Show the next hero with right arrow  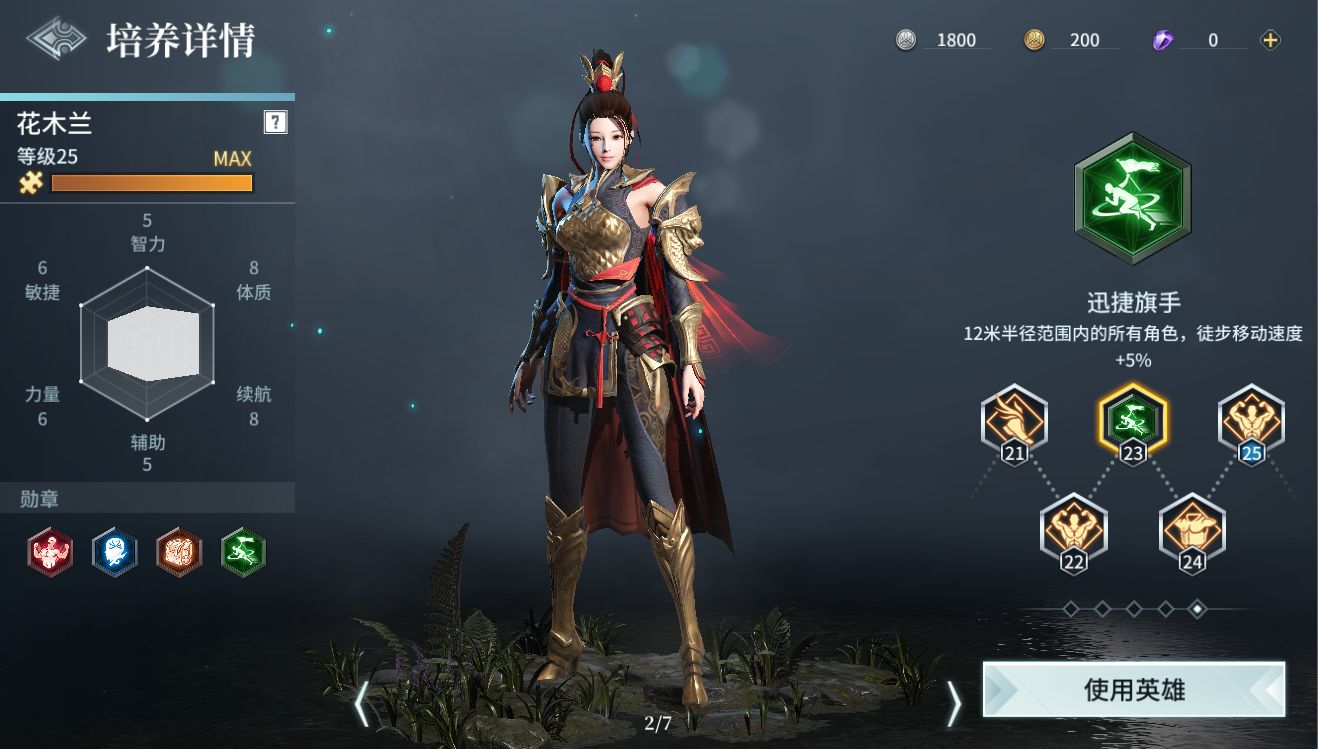click(953, 704)
